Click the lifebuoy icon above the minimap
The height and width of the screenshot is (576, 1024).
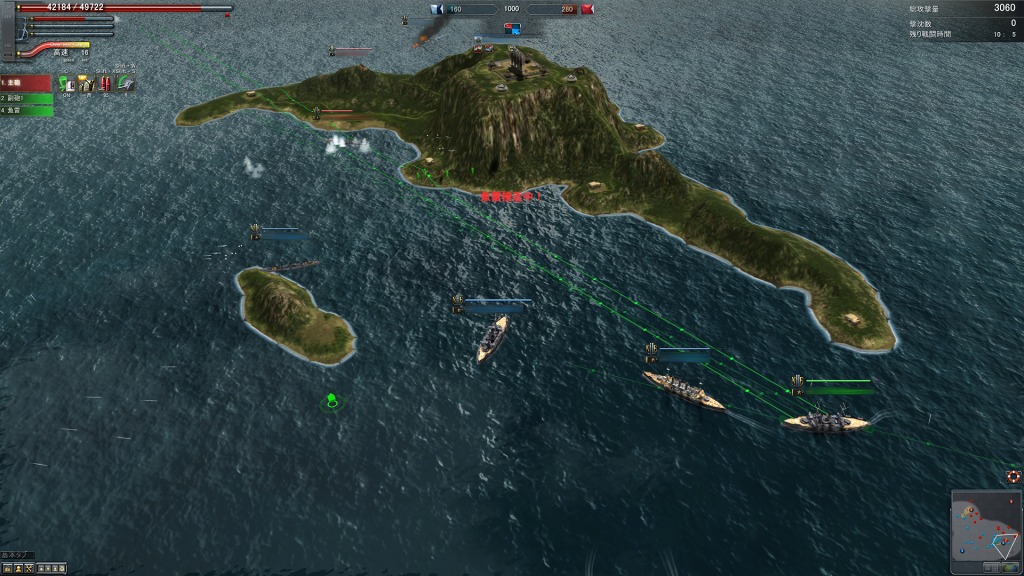pos(1013,476)
